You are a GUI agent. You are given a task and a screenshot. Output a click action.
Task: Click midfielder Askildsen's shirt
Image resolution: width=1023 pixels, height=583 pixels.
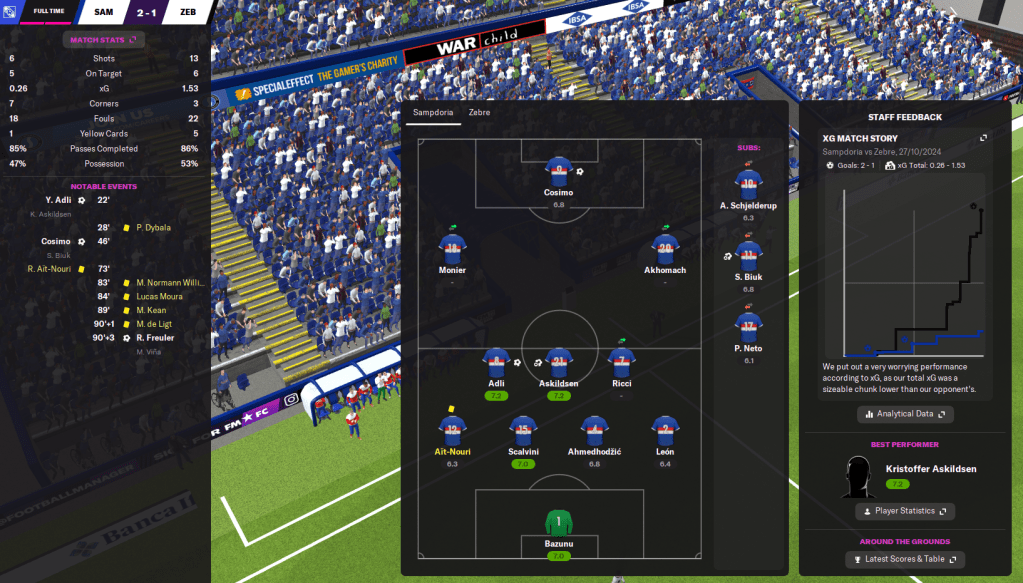point(560,362)
